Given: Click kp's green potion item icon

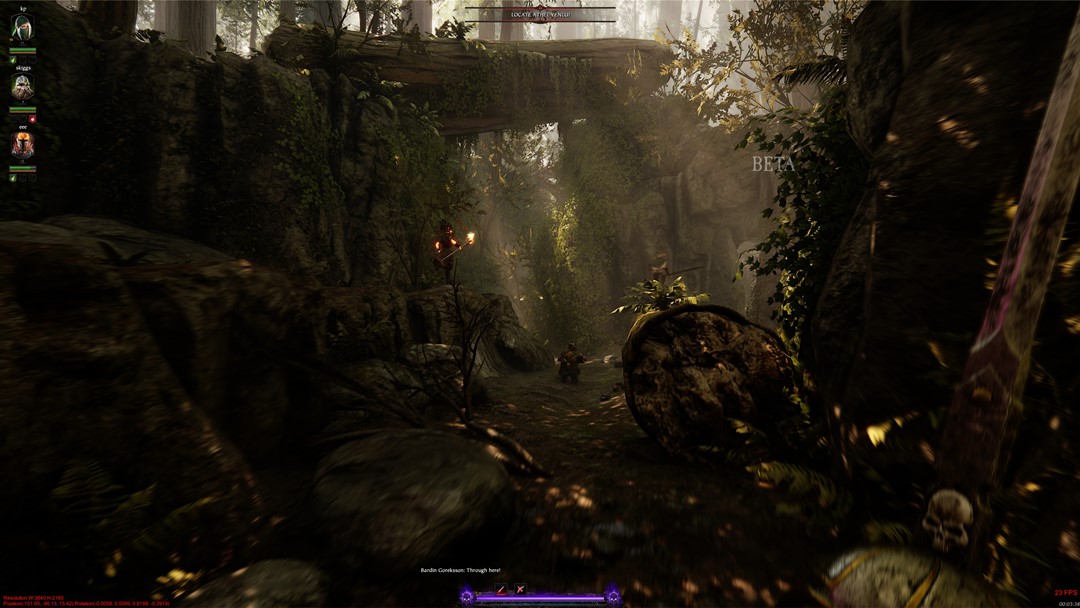Looking at the screenshot, I should point(12,60).
